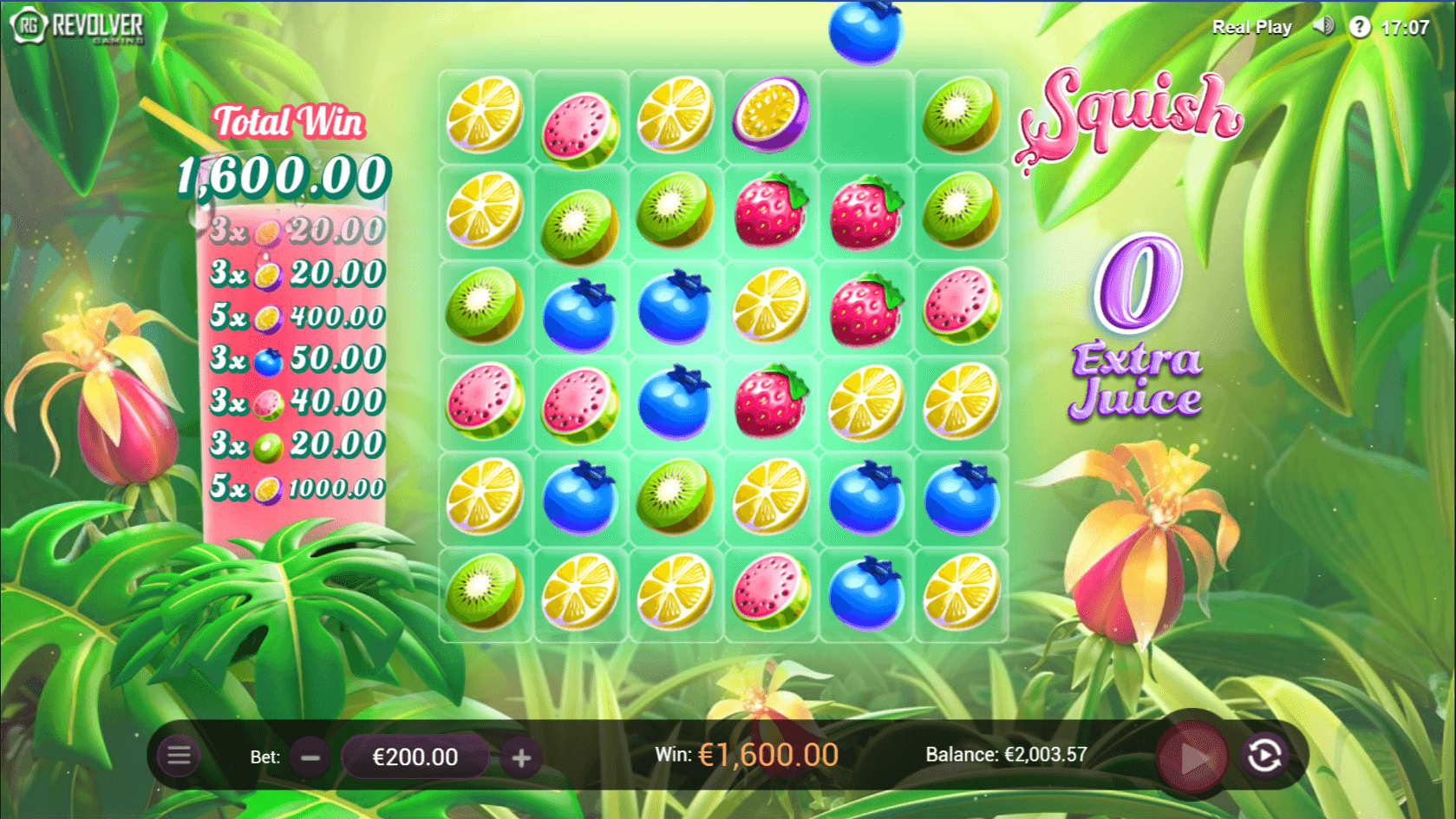Increase the bet with the plus button
The width and height of the screenshot is (1456, 819).
(x=521, y=757)
